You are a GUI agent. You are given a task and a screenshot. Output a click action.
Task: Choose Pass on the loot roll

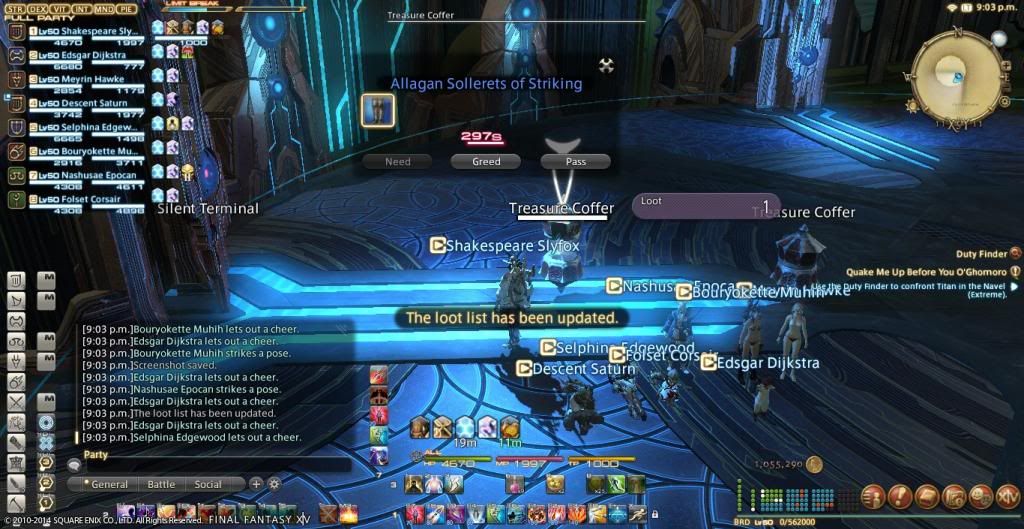pyautogui.click(x=575, y=161)
